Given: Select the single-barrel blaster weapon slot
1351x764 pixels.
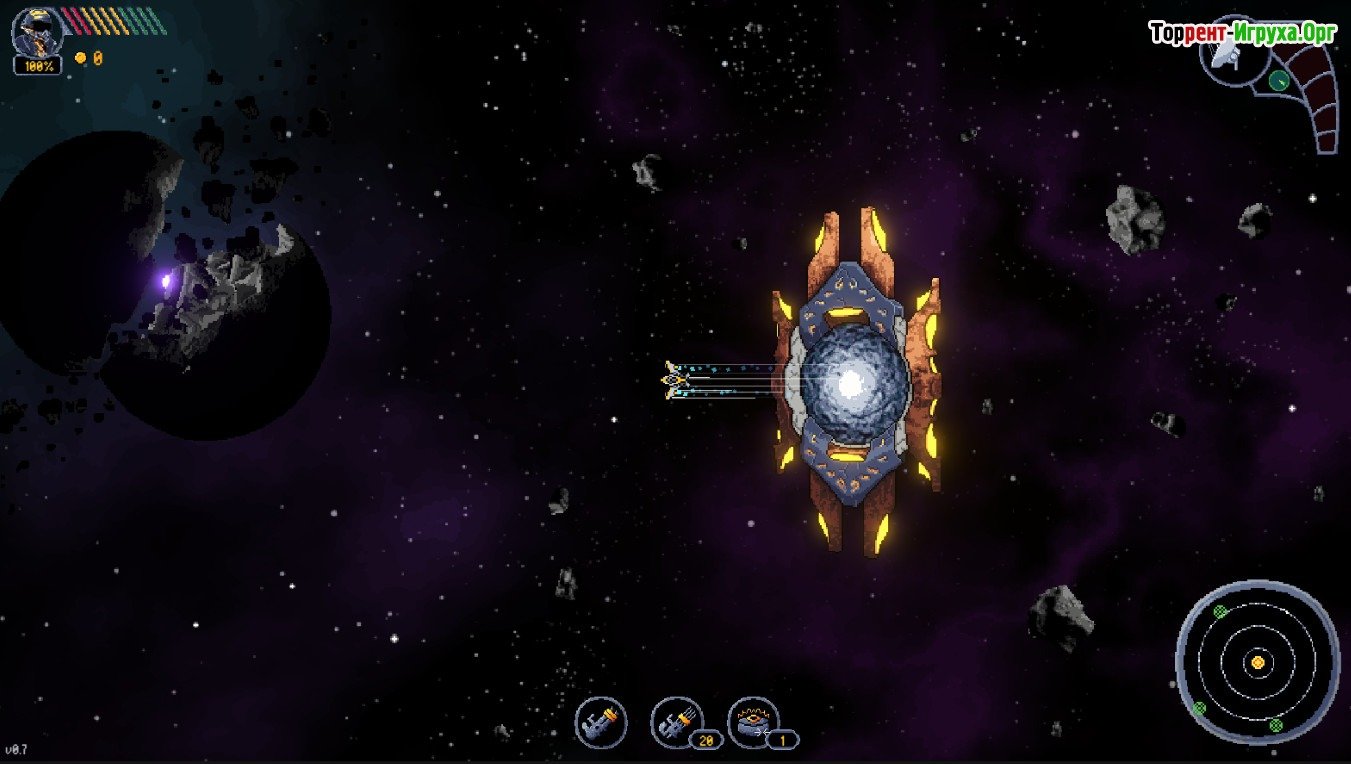Looking at the screenshot, I should coord(601,721).
